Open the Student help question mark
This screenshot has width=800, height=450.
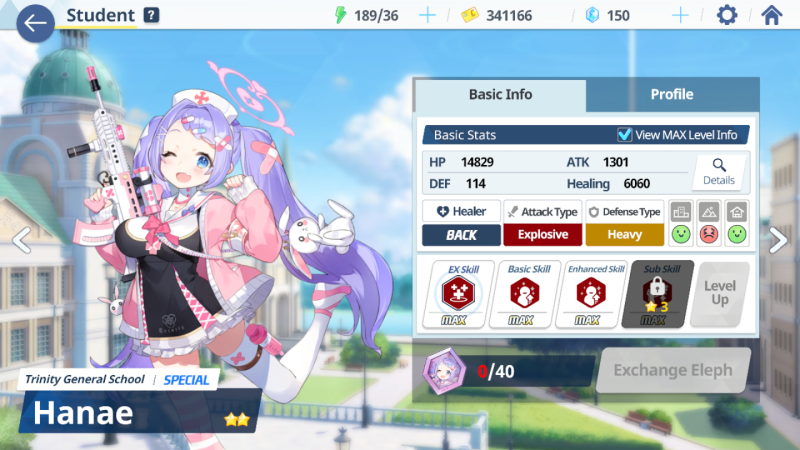[x=151, y=15]
